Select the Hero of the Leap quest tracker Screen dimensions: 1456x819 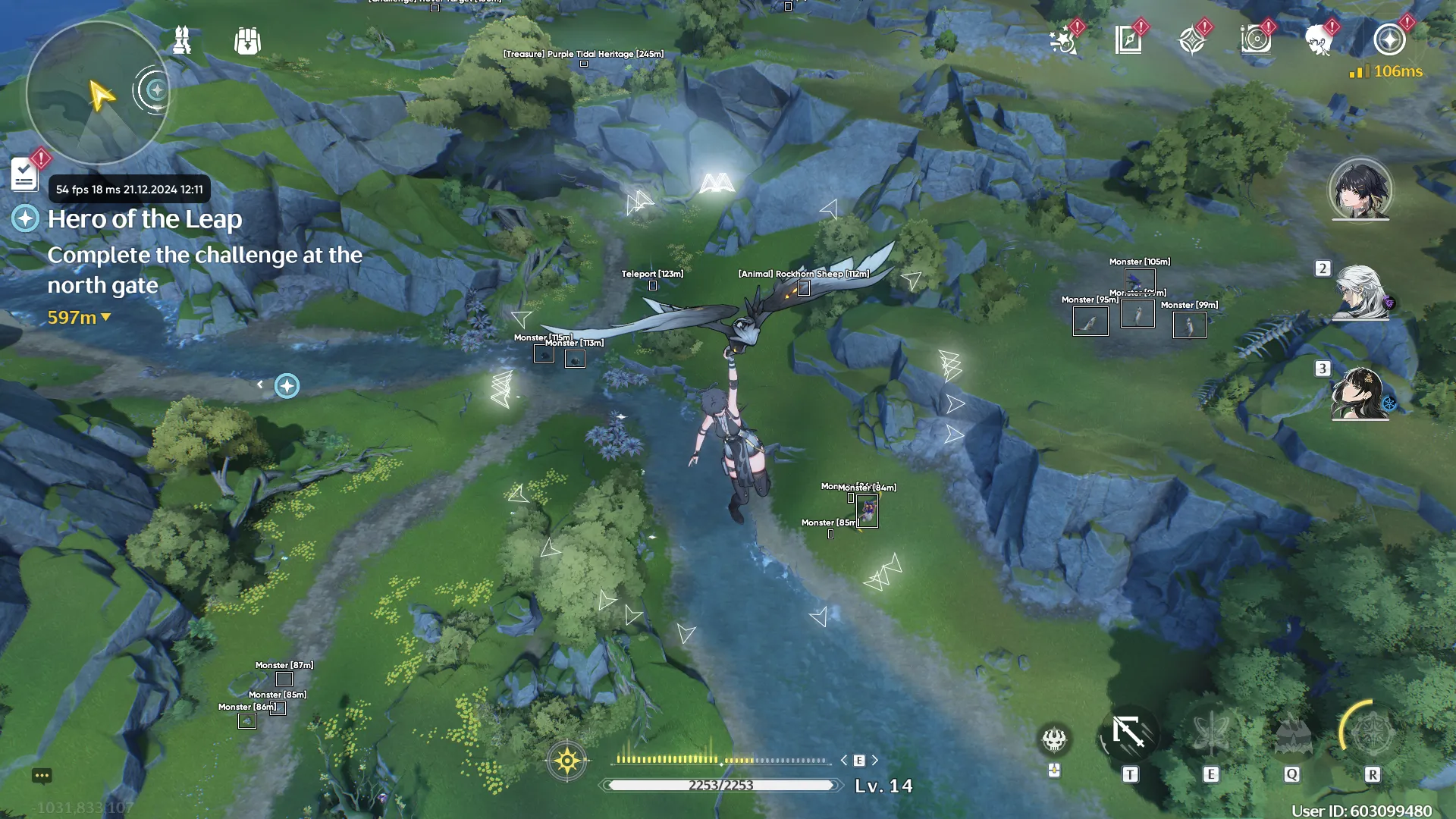145,219
